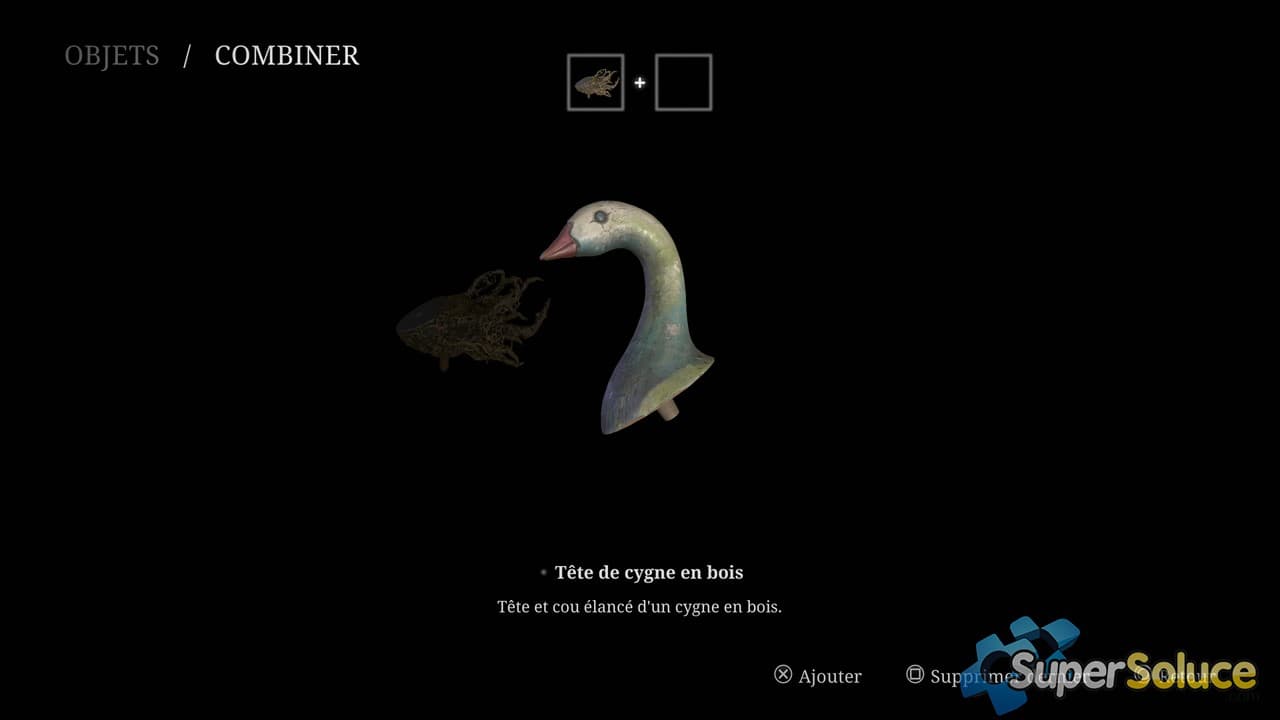Click the item description text below the name
Screen dimensions: 1280x720
640,606
